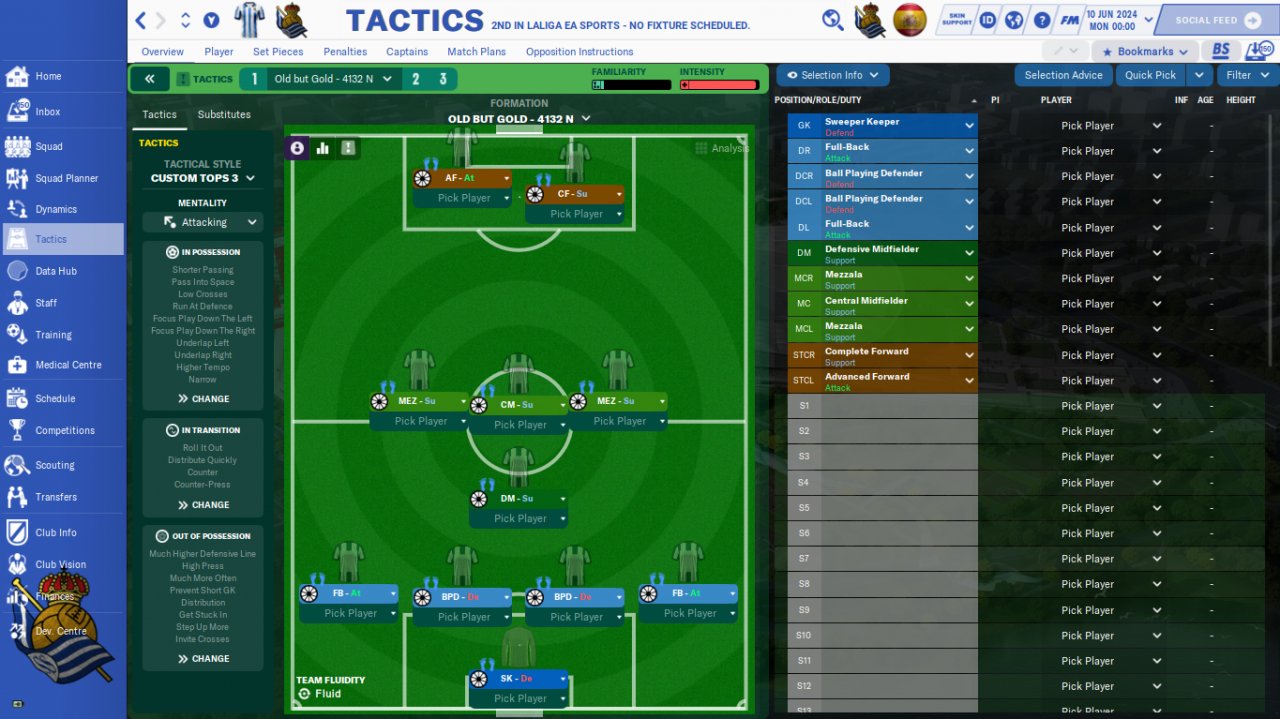
Task: Change the Out of Possession instructions
Action: 203,659
